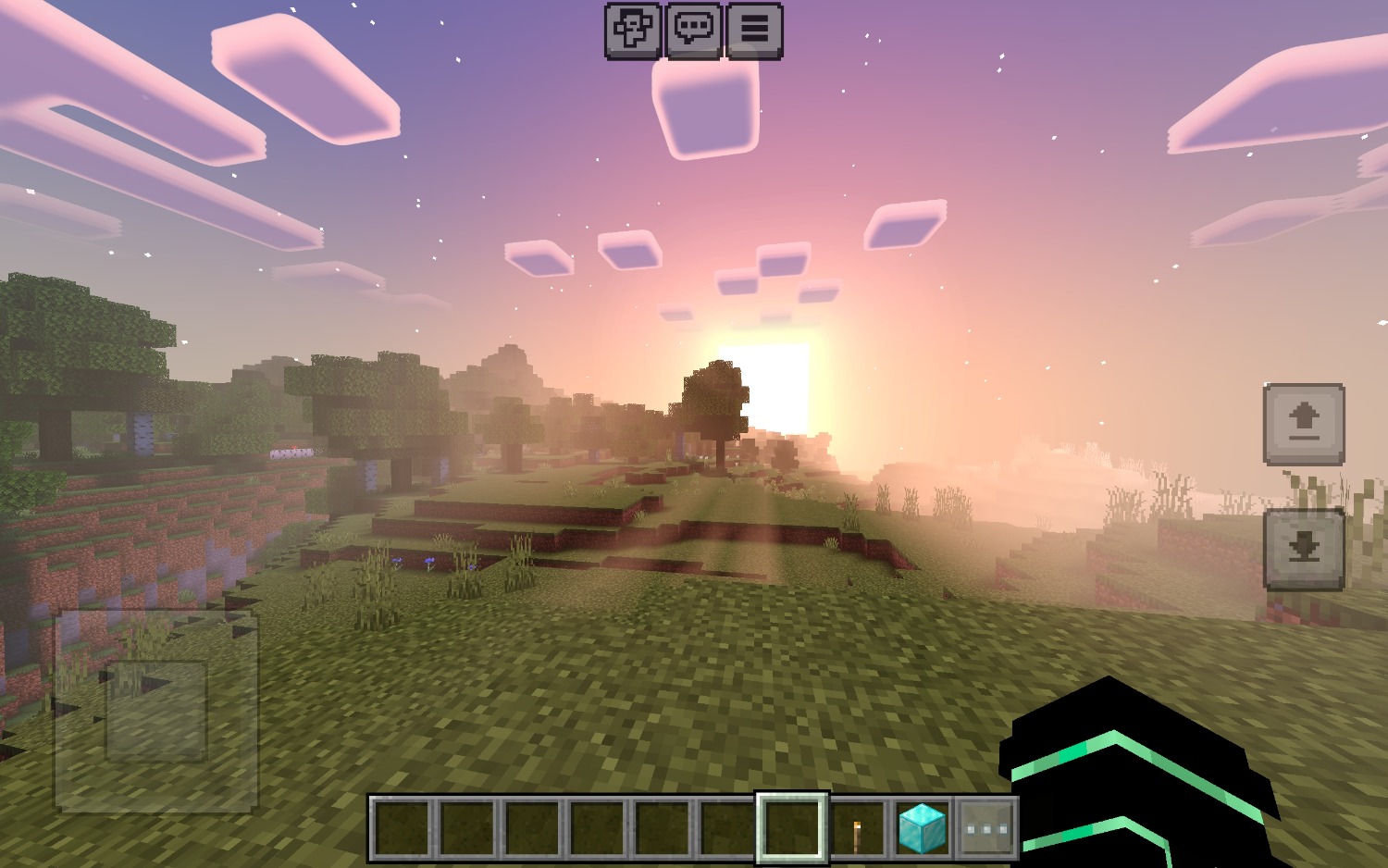Open the emote menu button
Viewport: 1388px width, 868px height.
coord(633,30)
